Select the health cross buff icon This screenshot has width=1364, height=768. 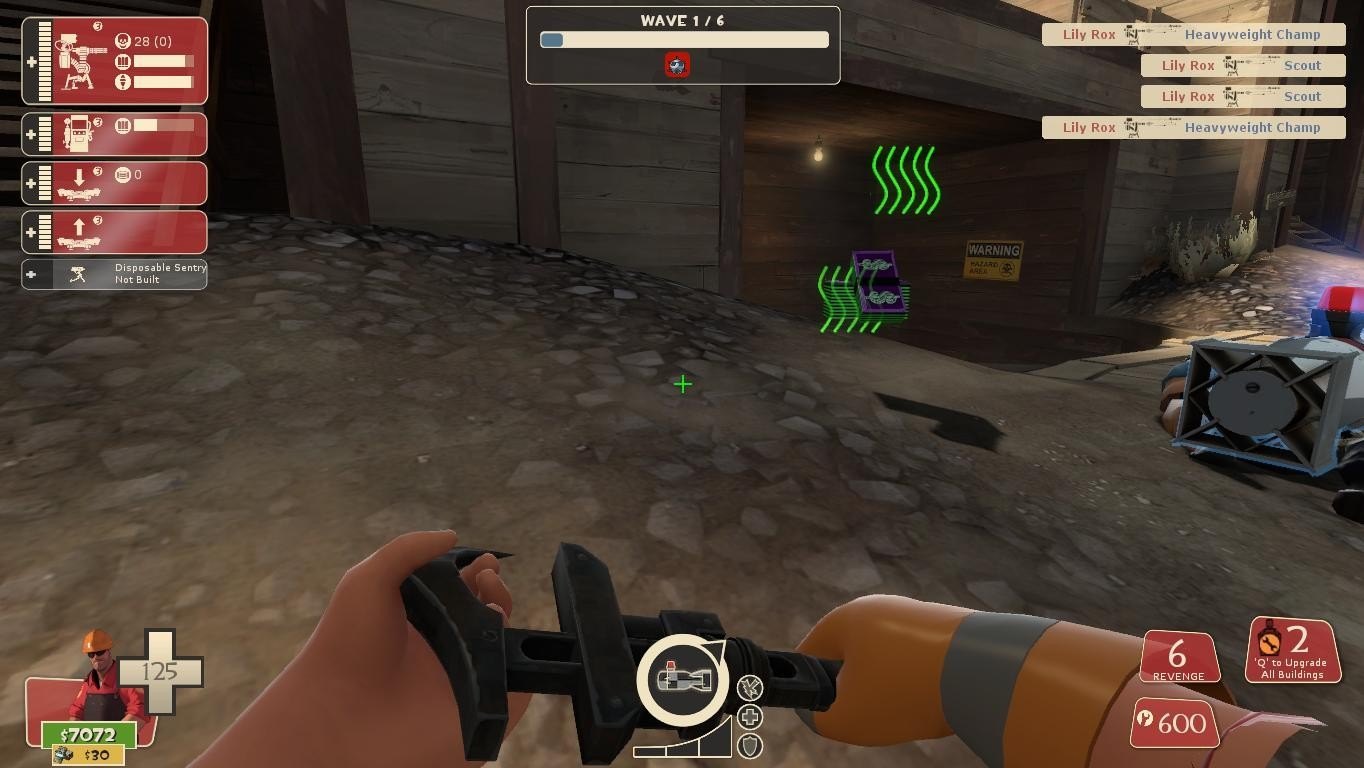point(750,717)
